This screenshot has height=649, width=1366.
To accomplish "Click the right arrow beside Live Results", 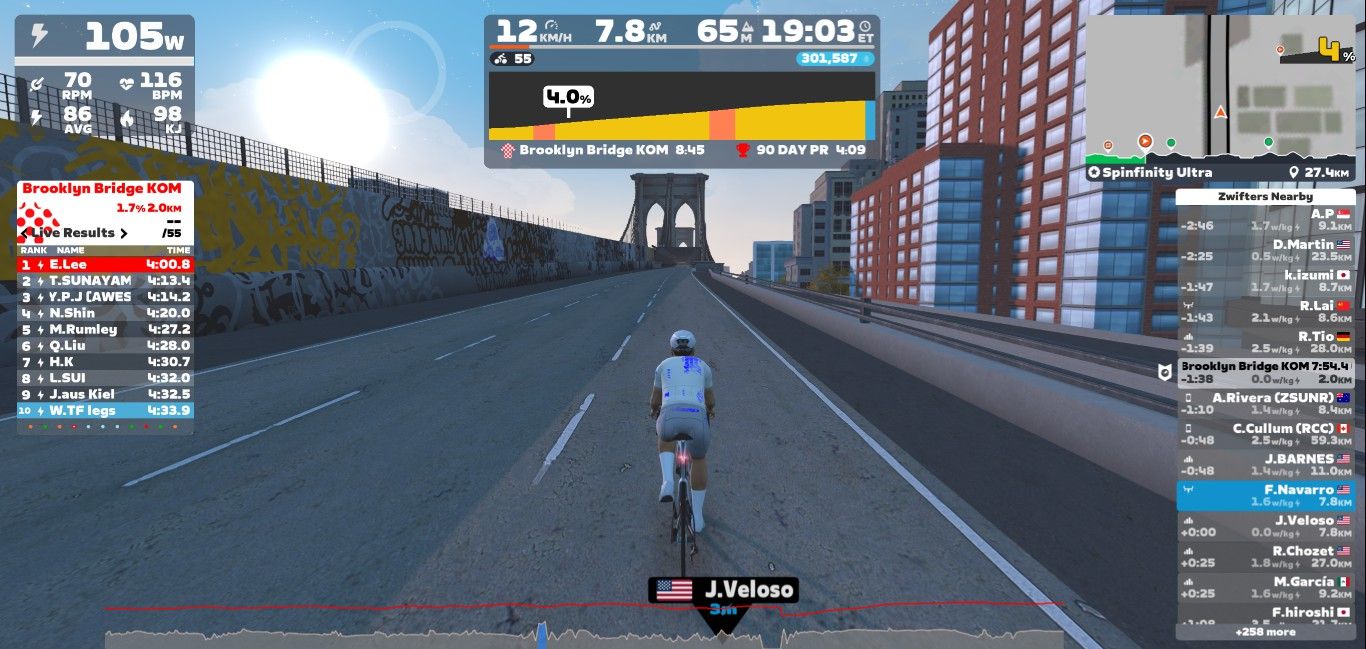I will [124, 233].
